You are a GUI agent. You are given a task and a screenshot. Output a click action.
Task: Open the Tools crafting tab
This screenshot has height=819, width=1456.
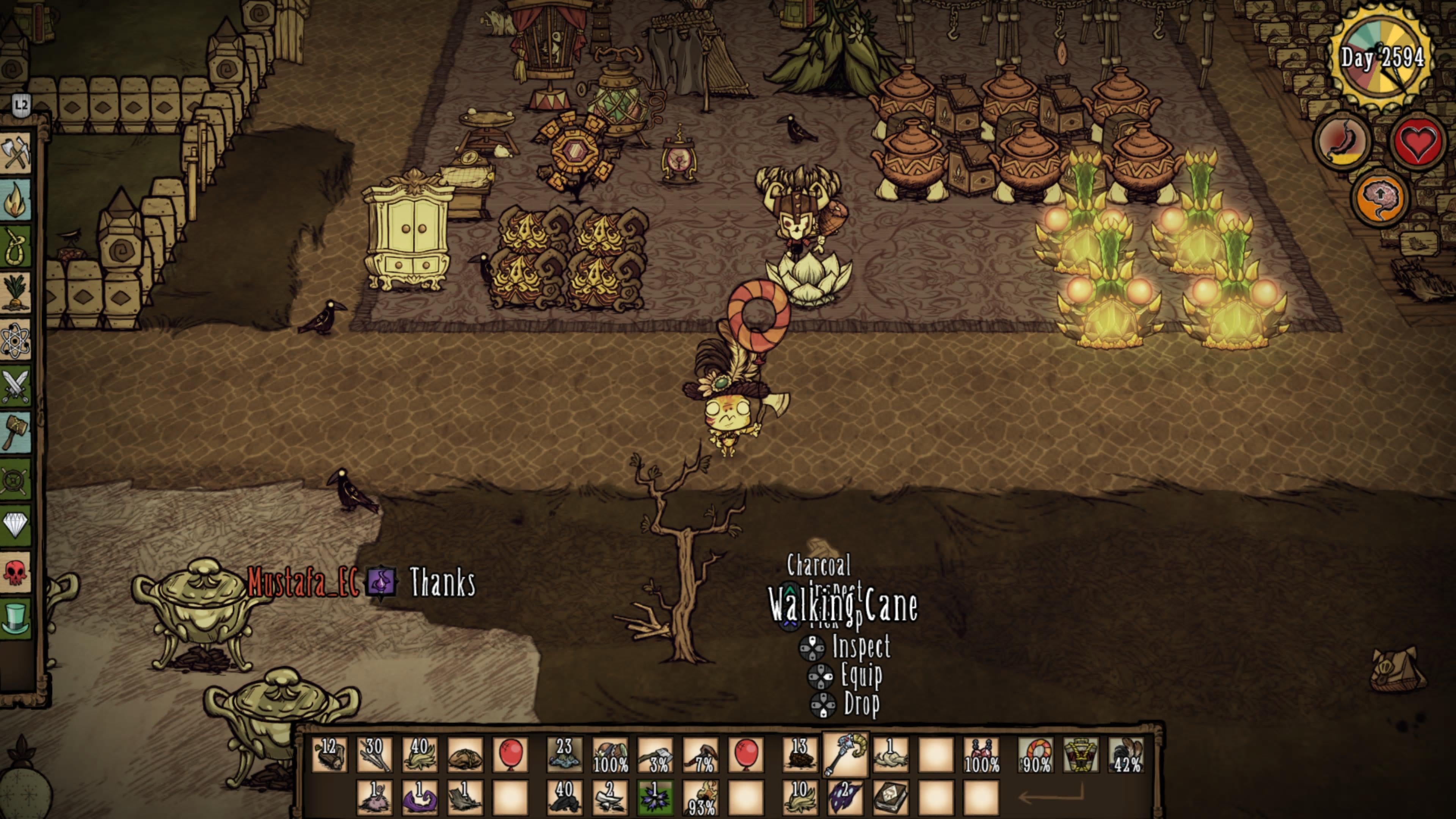point(15,153)
